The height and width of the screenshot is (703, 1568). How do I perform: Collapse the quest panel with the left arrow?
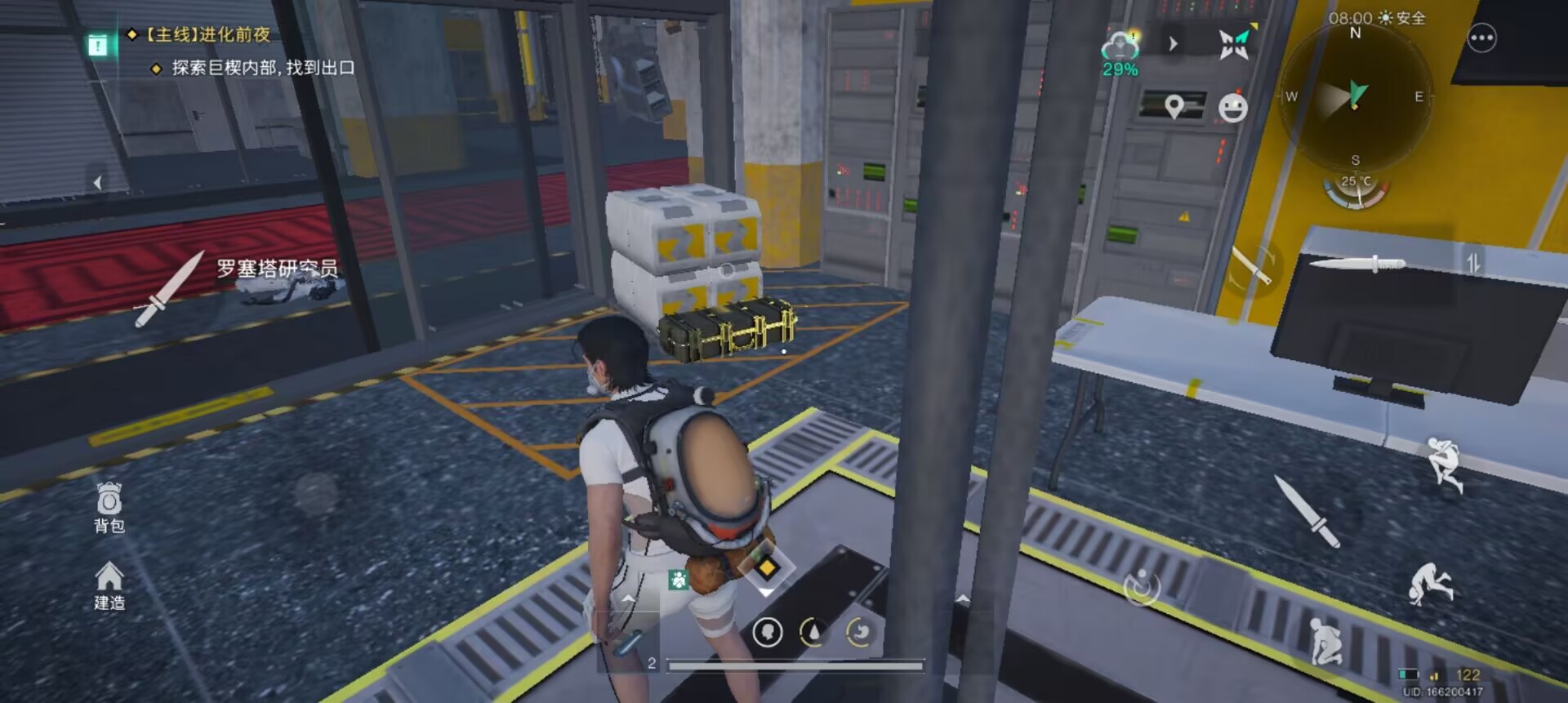[x=97, y=183]
